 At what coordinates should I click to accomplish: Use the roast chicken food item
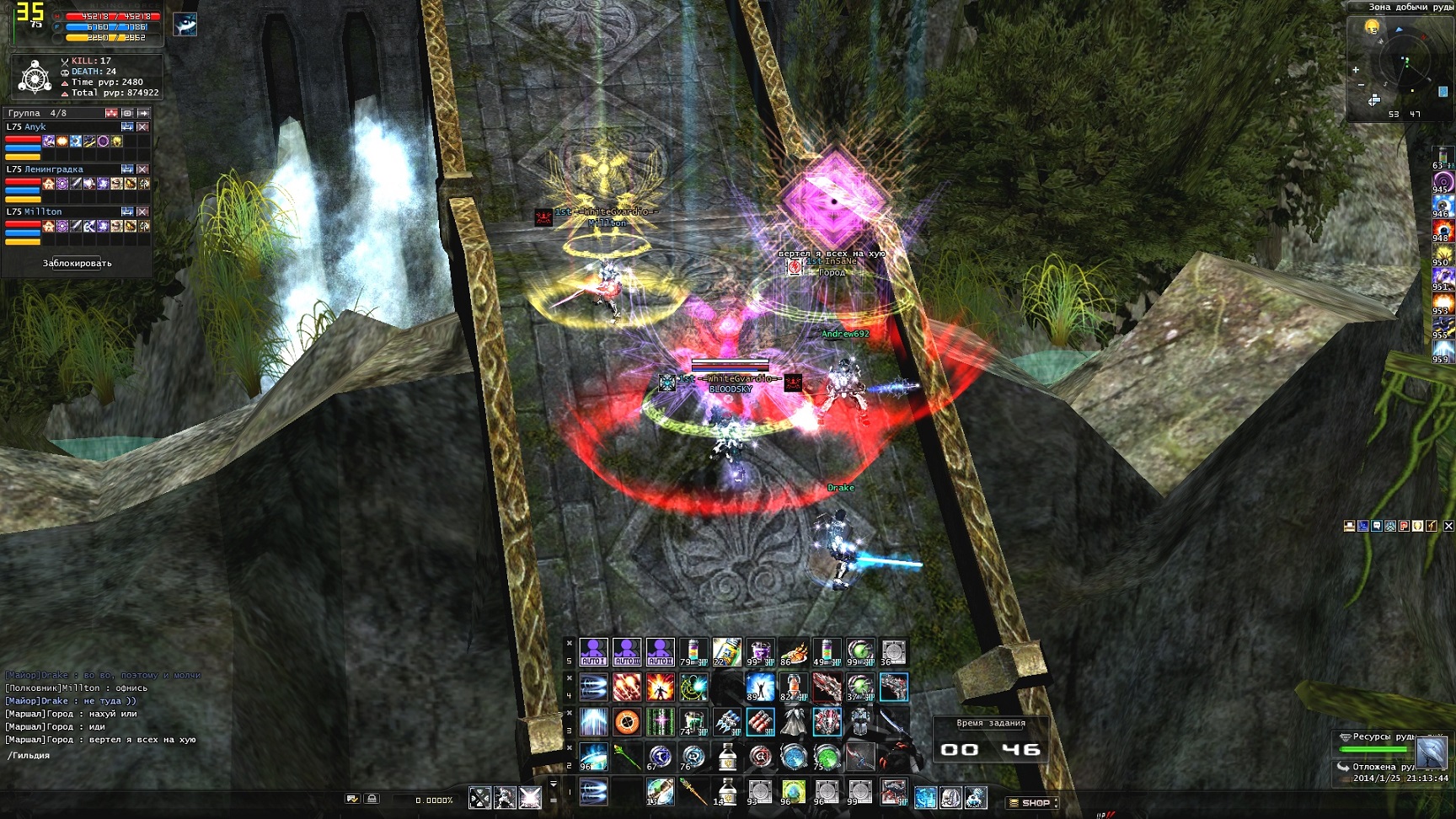(x=793, y=652)
